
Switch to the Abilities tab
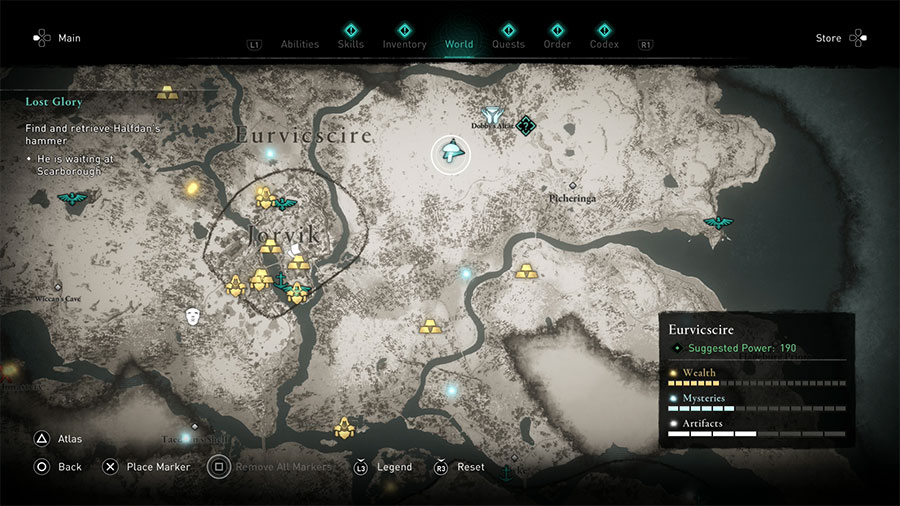coord(299,44)
